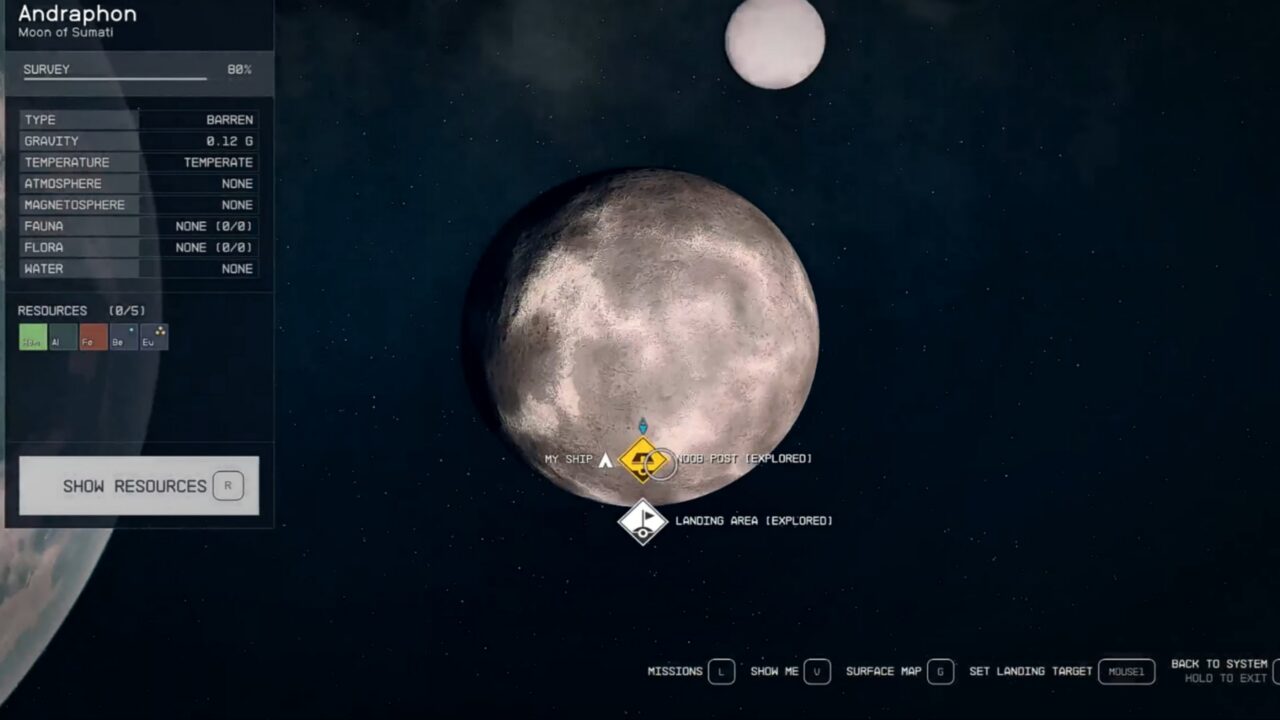Pick the Iron (Fe) resource tile
This screenshot has width=1280, height=720.
(x=93, y=338)
